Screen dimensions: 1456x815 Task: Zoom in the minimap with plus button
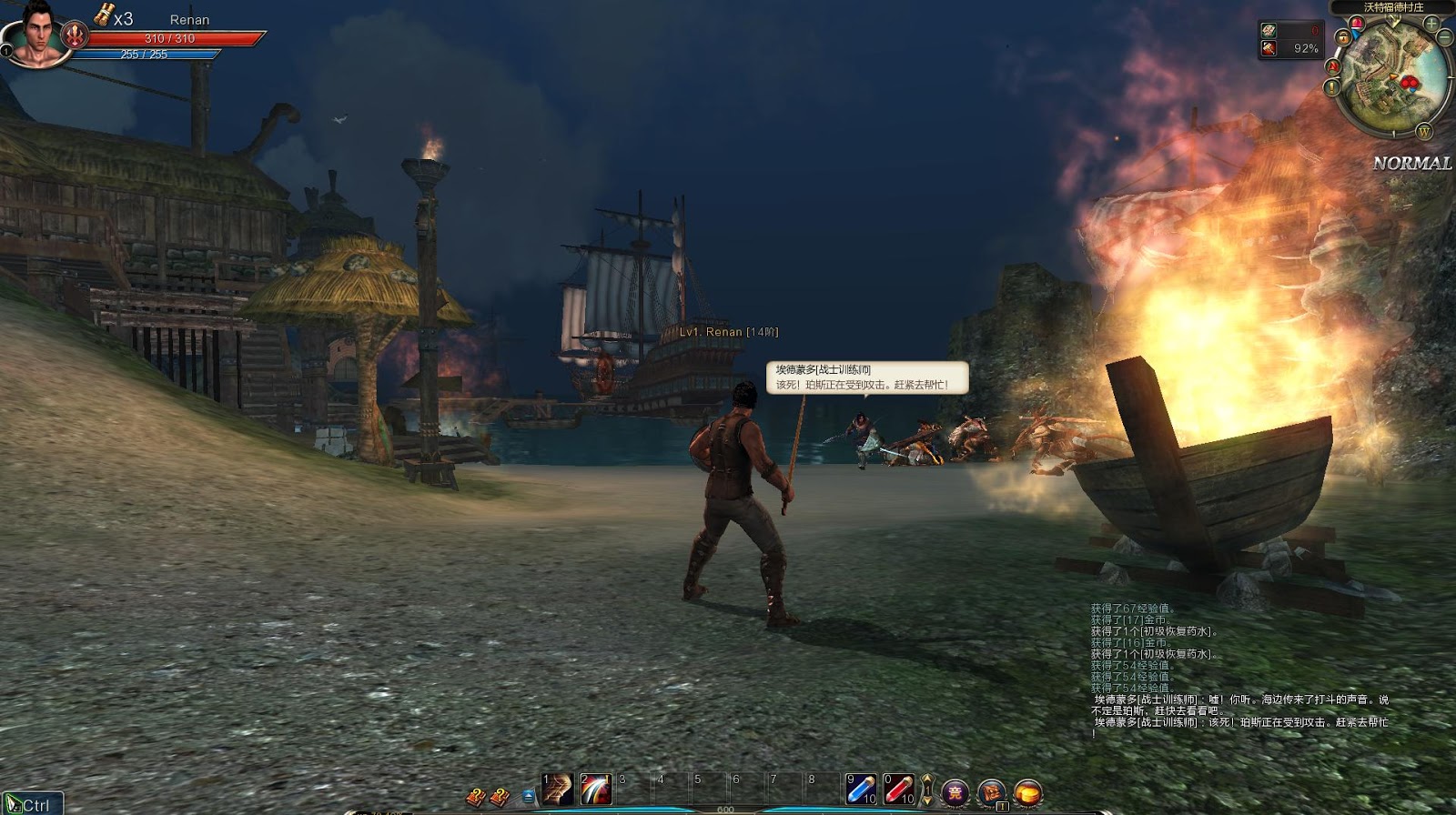tap(1432, 23)
